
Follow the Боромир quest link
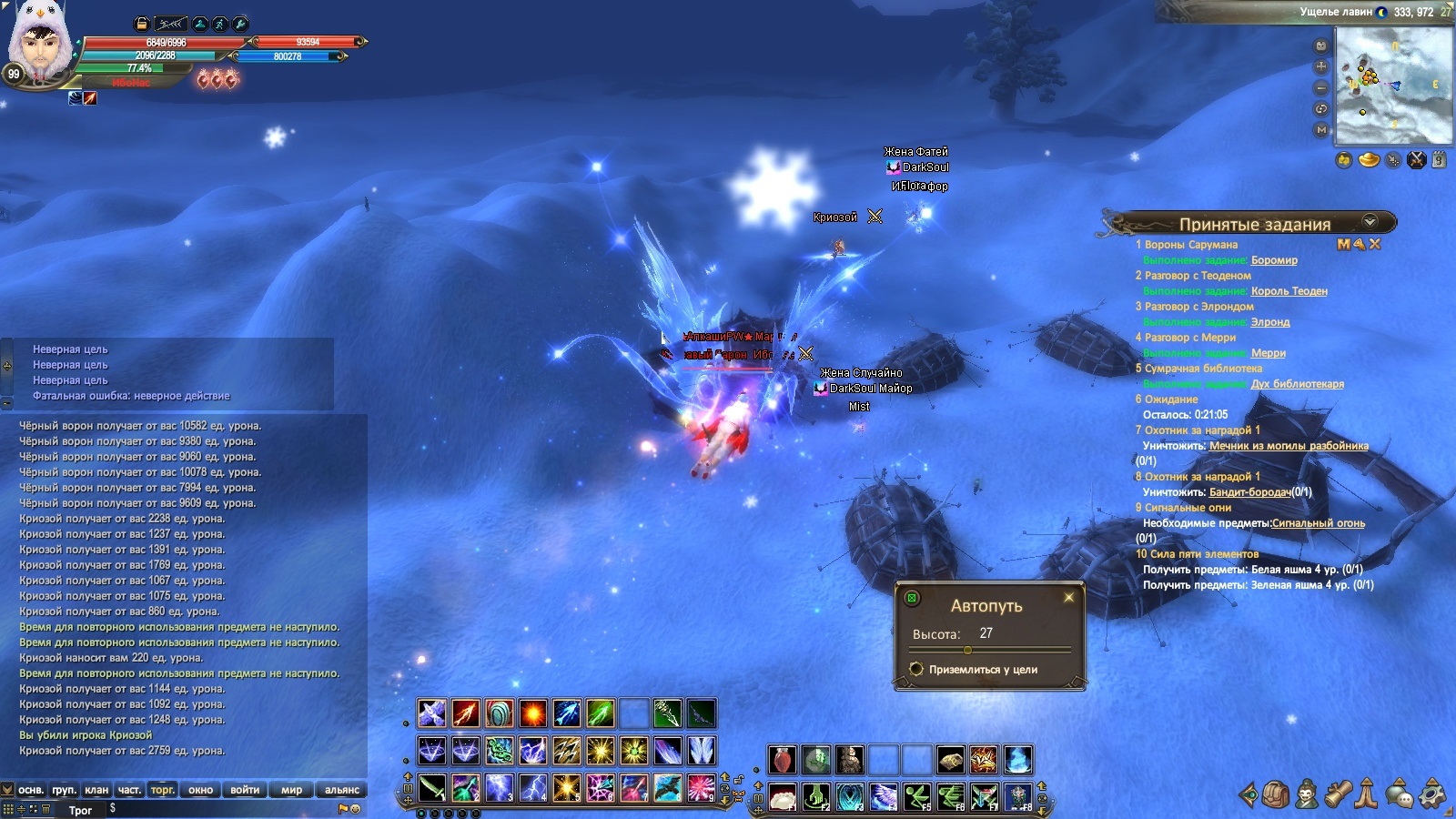click(1274, 260)
